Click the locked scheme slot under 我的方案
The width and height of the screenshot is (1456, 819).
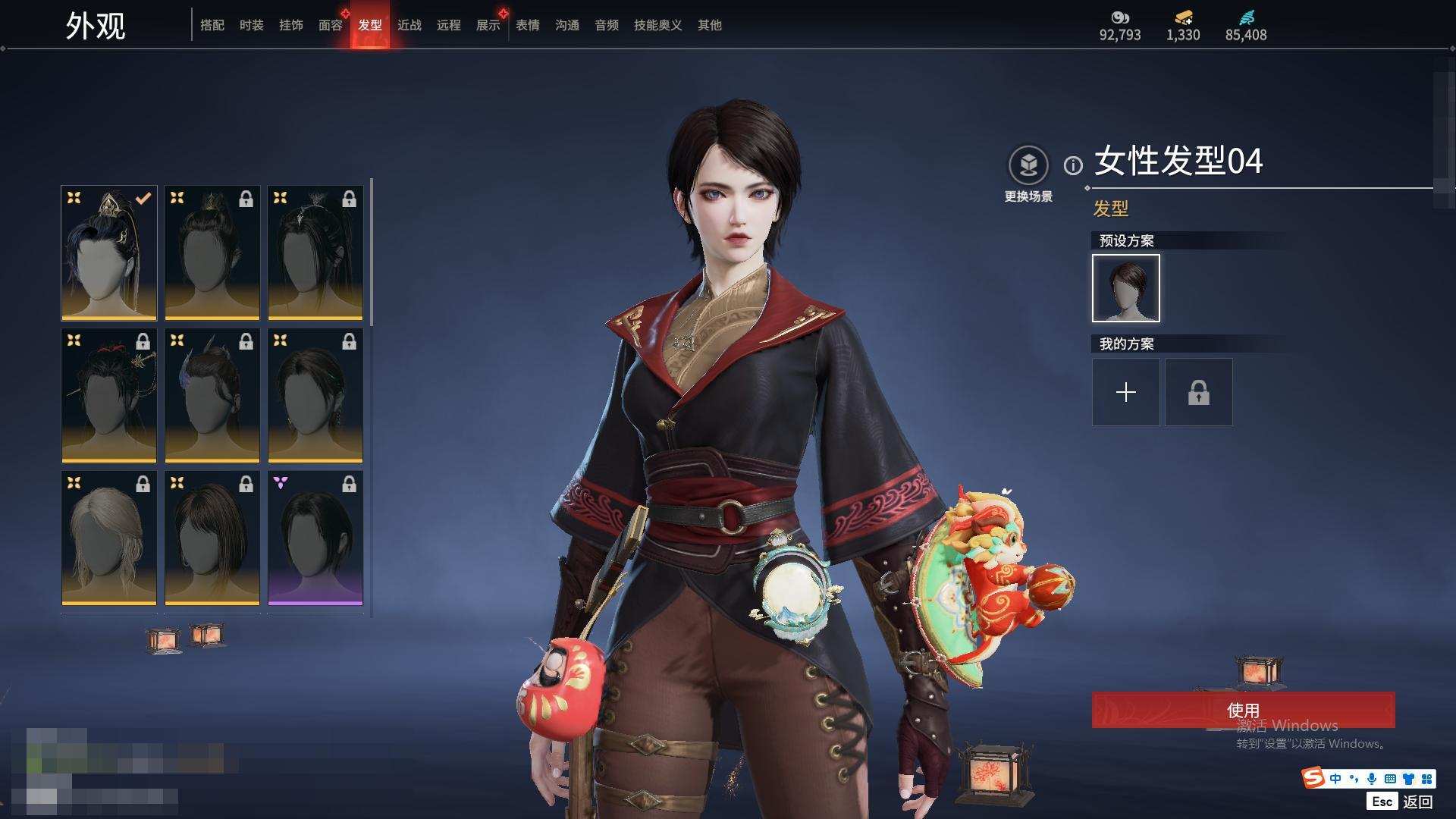[1198, 392]
